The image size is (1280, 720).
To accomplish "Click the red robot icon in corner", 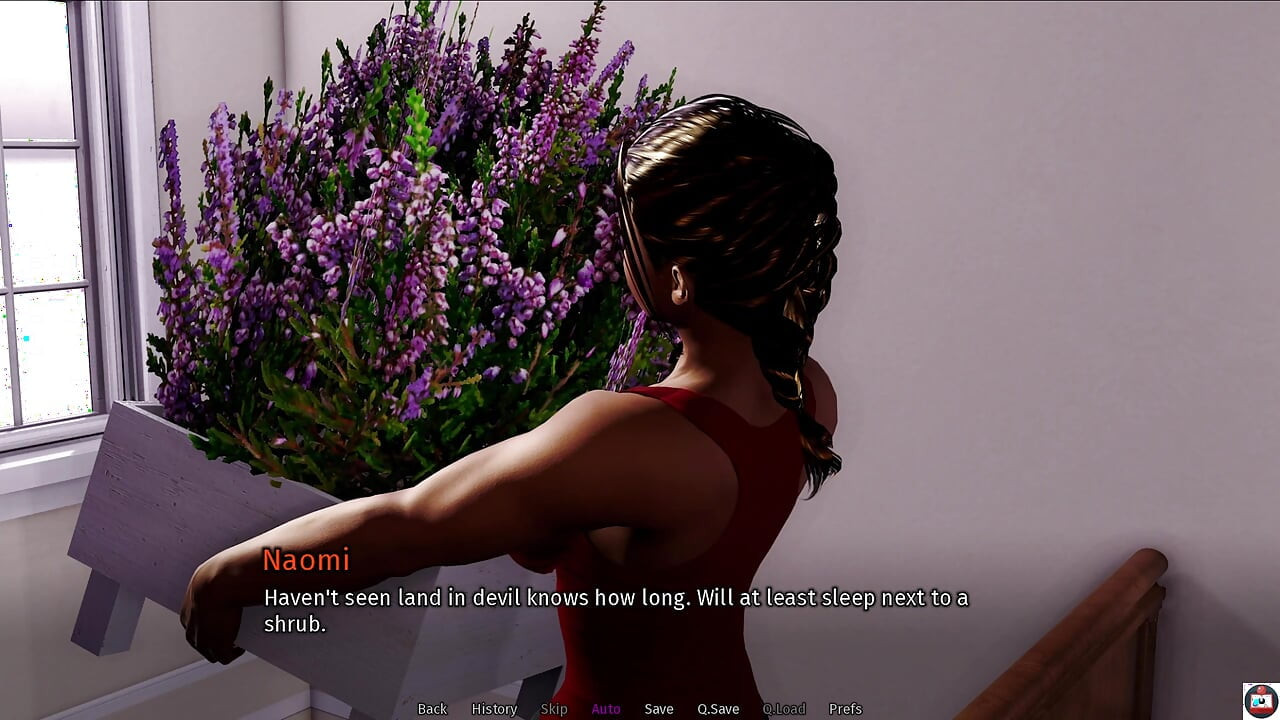I will [1260, 700].
